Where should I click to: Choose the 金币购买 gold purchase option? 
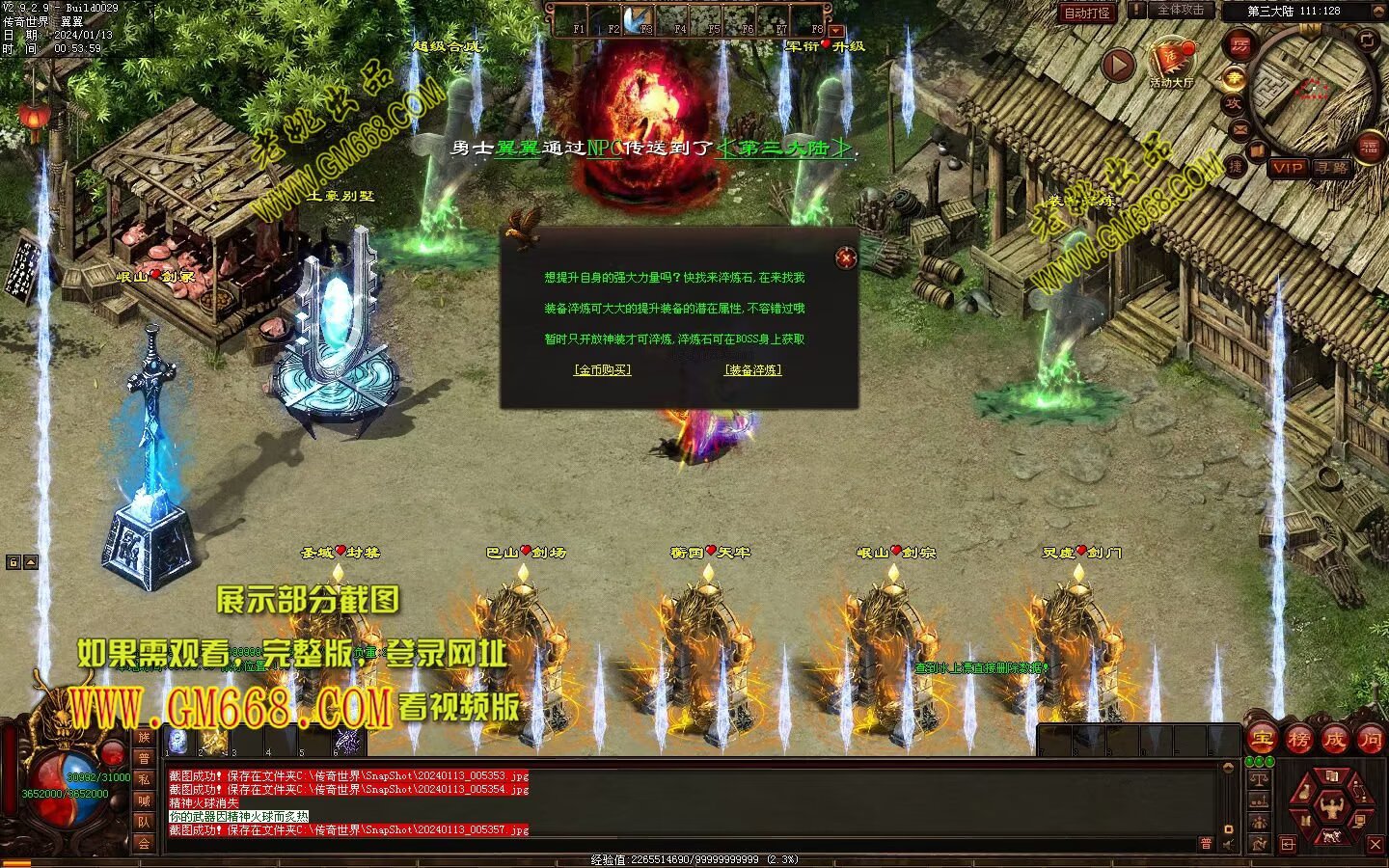point(602,369)
